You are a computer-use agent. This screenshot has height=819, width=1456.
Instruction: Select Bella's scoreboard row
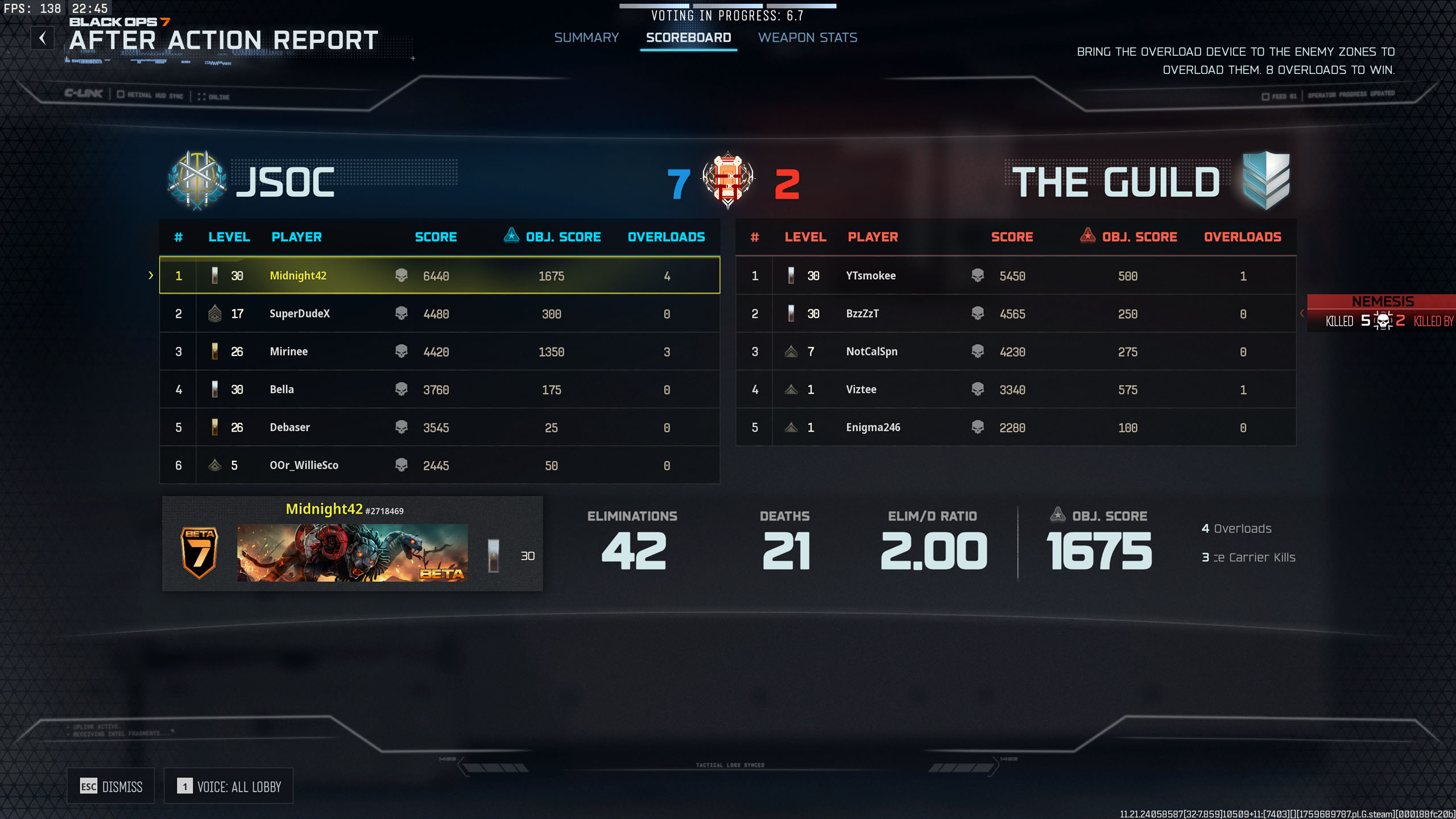(439, 390)
